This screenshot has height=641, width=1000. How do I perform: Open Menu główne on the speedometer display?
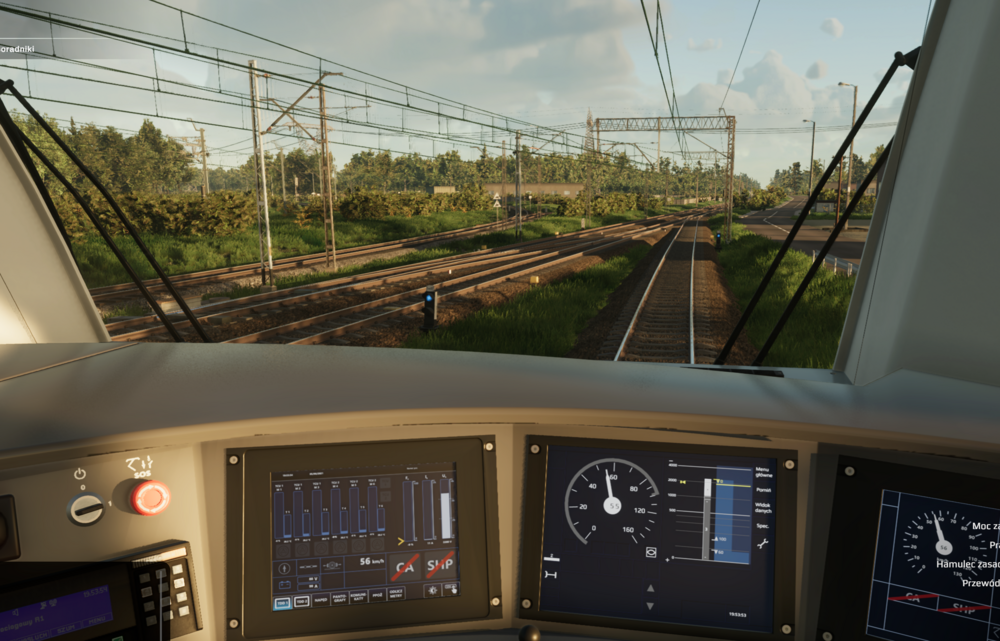coord(764,472)
